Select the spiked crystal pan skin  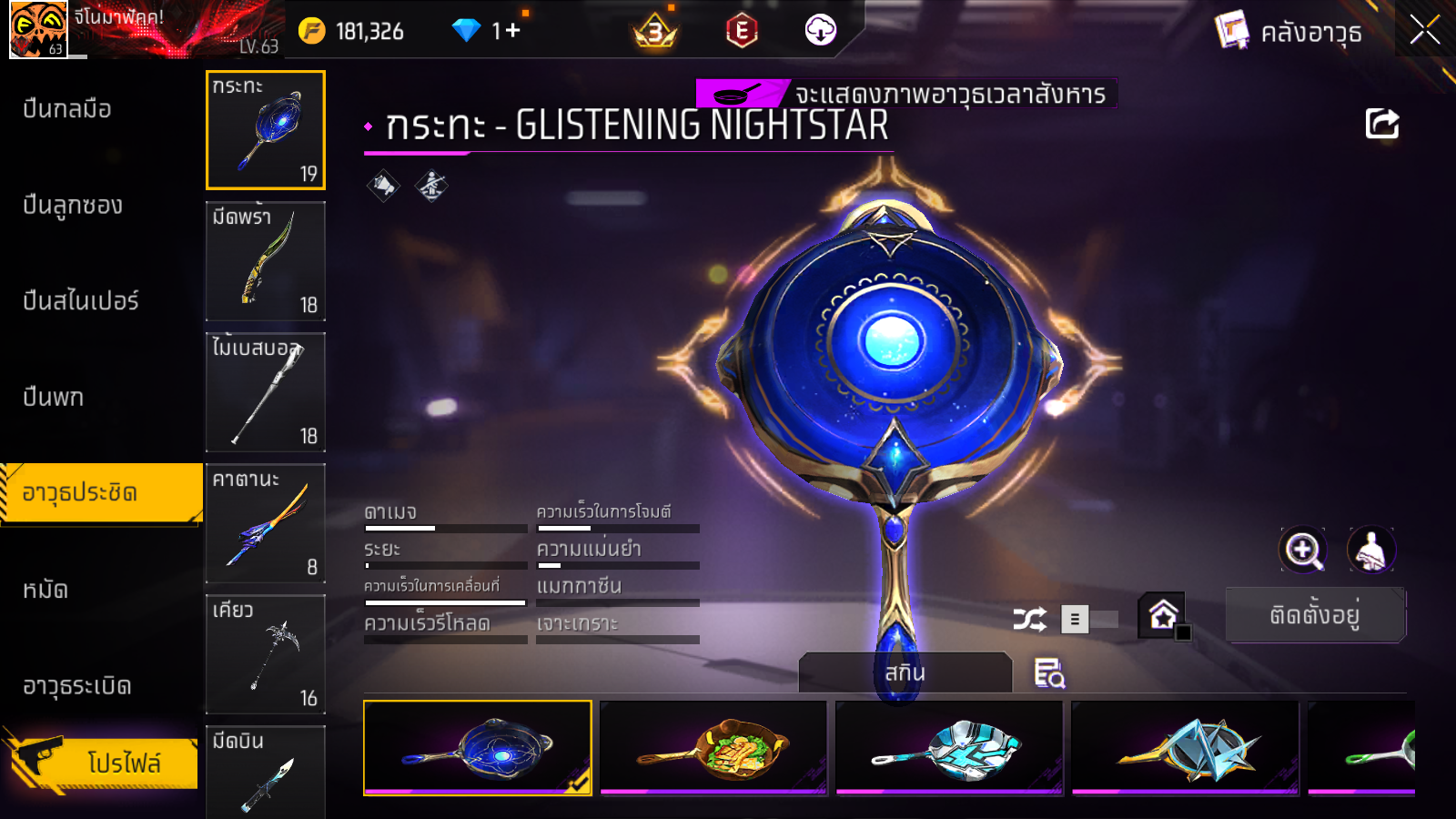[x=1185, y=748]
